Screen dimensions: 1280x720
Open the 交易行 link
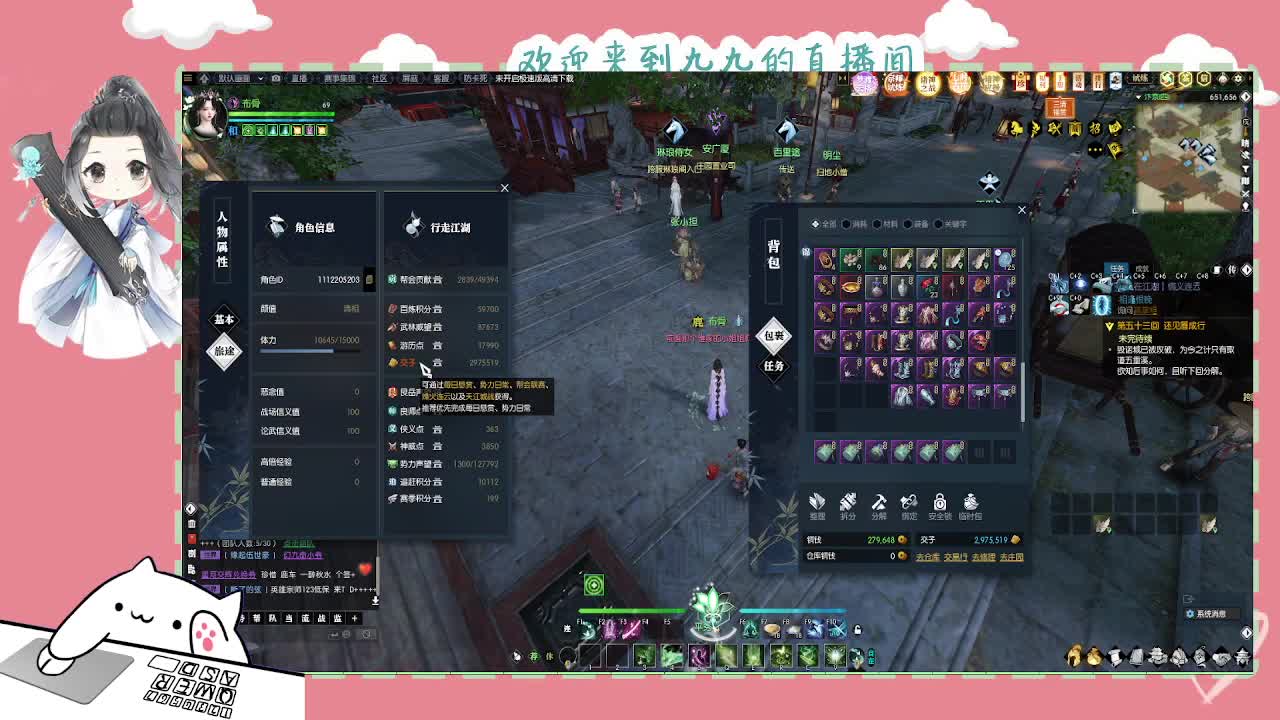(956, 557)
